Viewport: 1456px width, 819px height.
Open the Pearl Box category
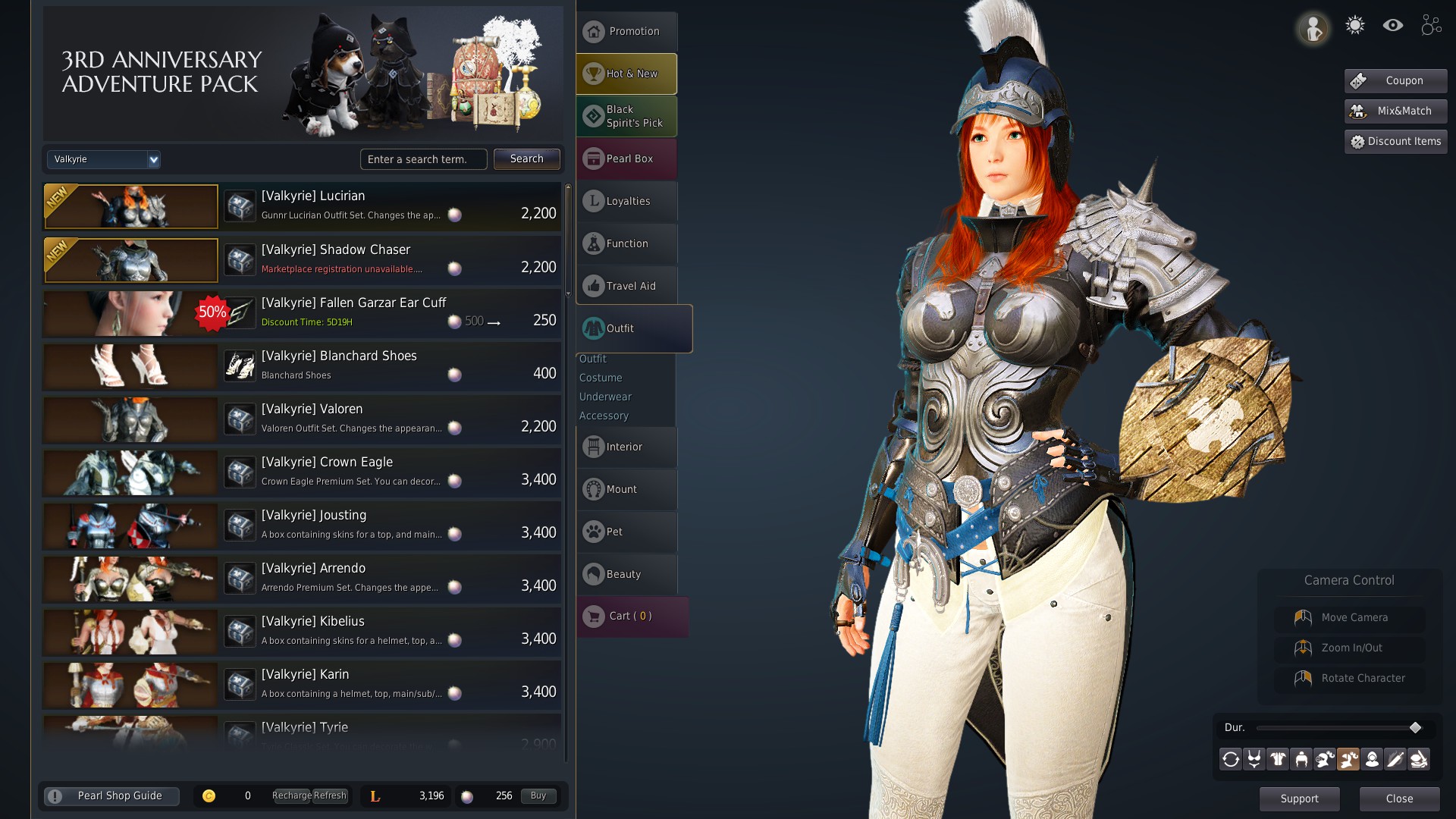pyautogui.click(x=626, y=158)
